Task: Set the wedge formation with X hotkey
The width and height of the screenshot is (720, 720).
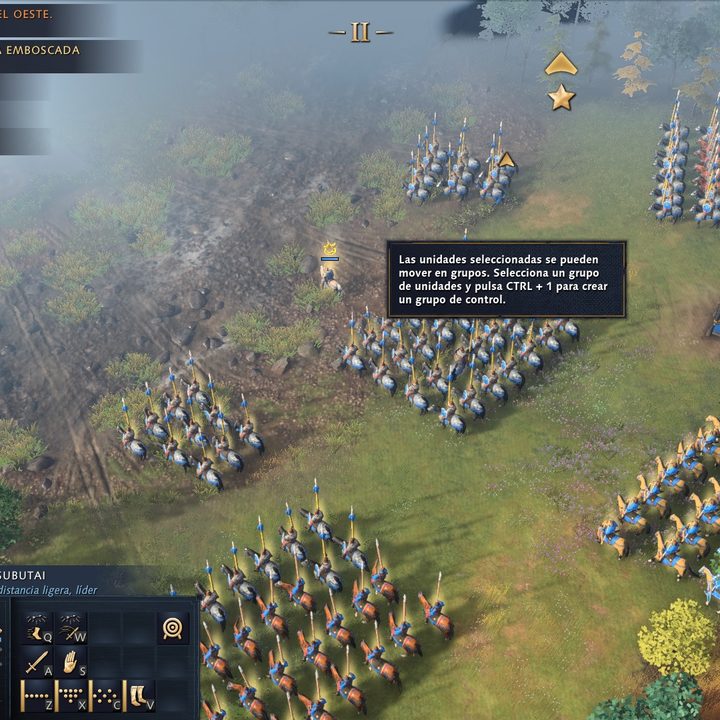Action: (71, 696)
